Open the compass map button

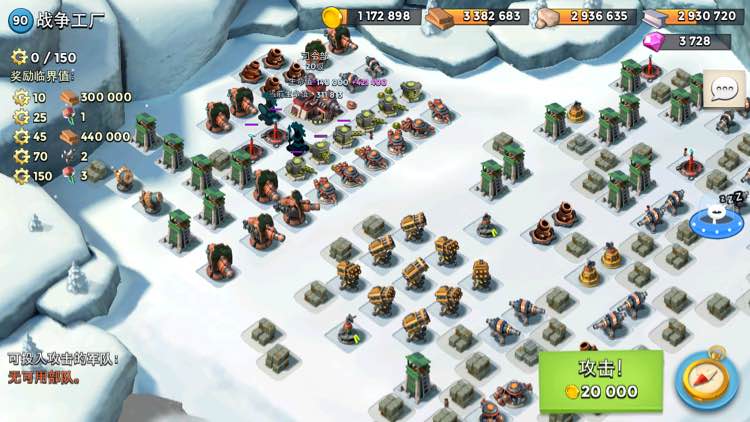(706, 379)
